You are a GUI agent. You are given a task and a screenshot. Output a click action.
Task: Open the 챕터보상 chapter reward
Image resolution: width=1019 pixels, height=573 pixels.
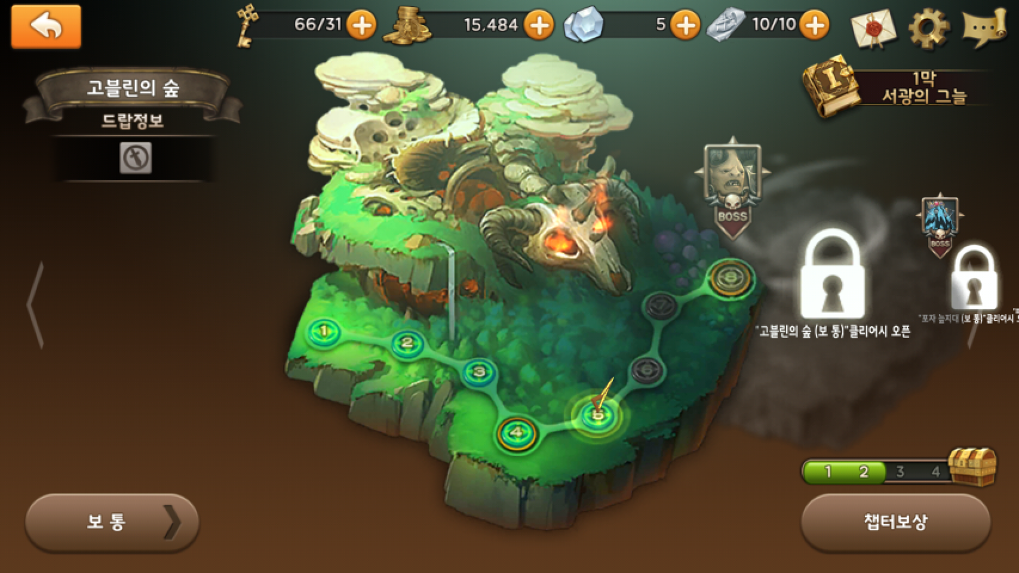895,522
